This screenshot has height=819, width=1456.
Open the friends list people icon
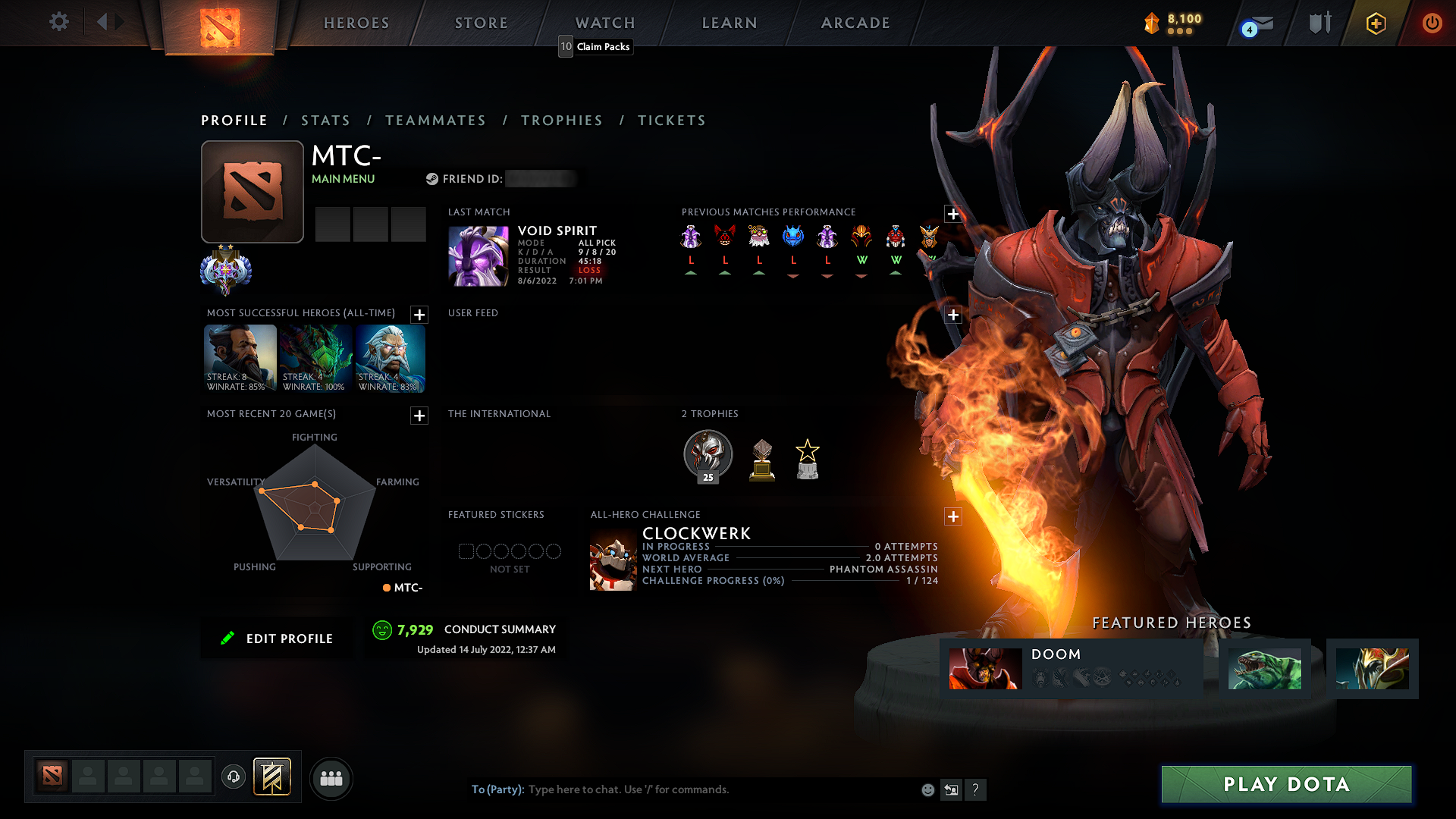[x=331, y=778]
